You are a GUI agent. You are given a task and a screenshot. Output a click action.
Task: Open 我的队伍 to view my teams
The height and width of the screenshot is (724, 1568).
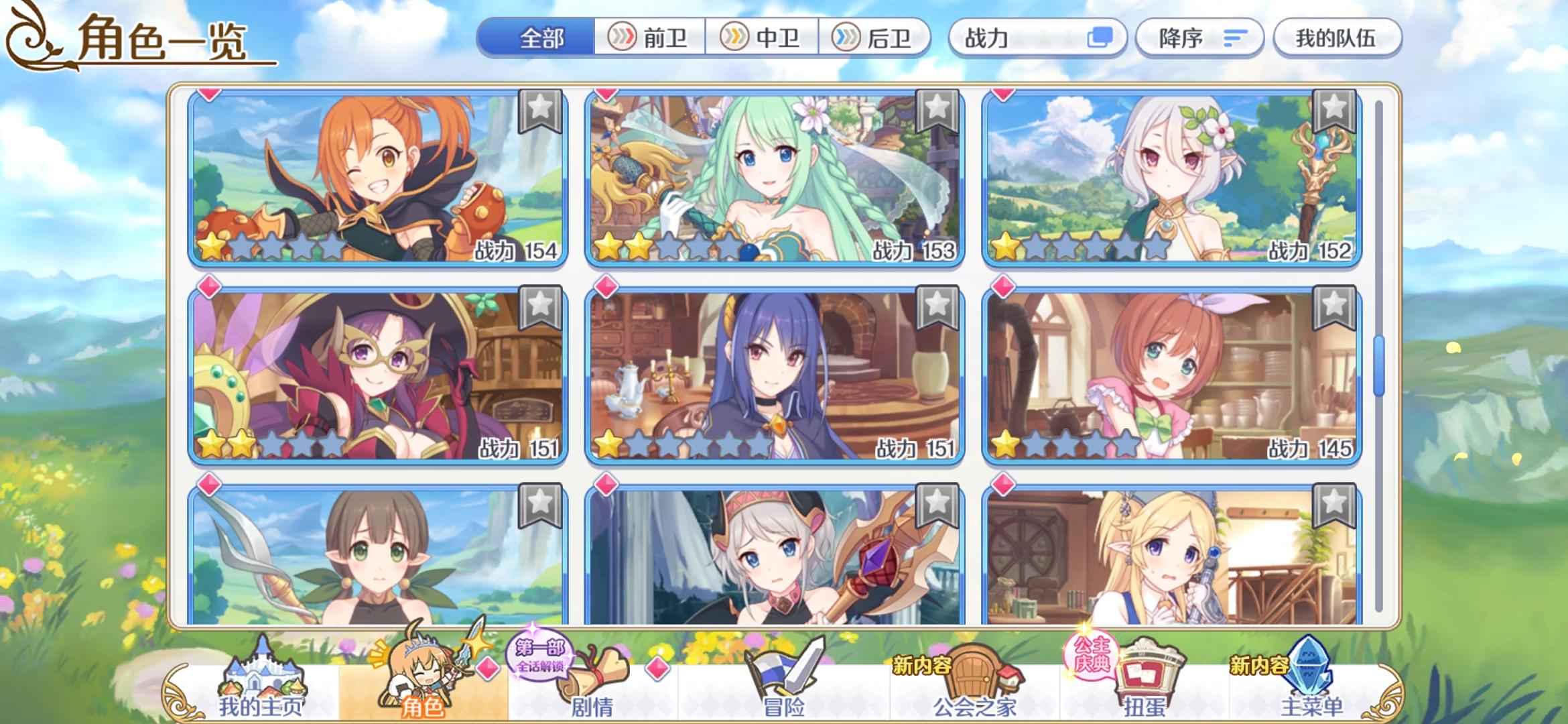1337,38
